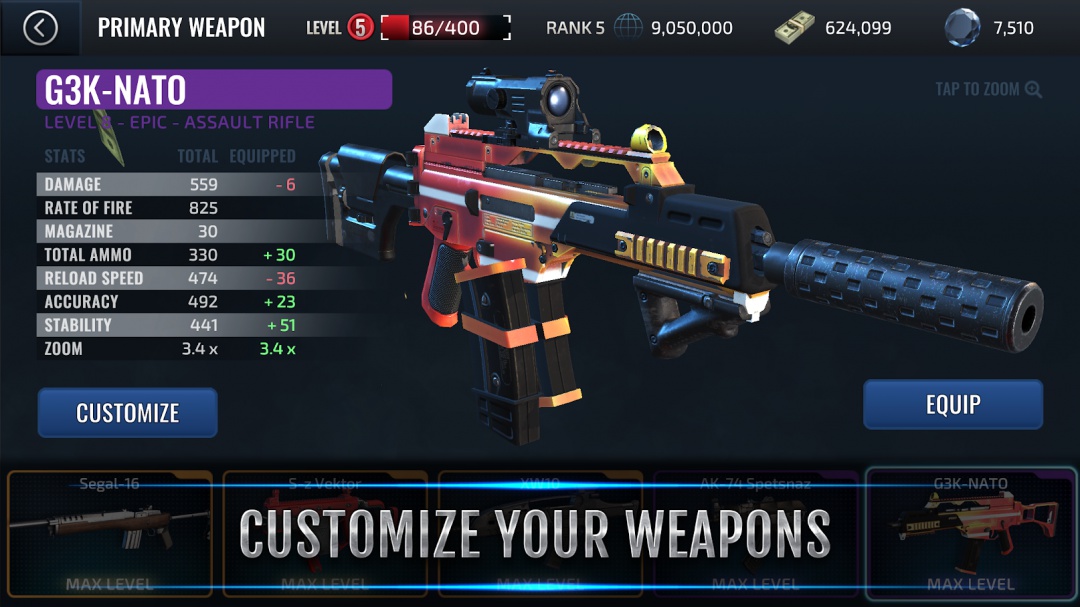1080x607 pixels.
Task: Open the Customize weapon screen
Action: [128, 413]
